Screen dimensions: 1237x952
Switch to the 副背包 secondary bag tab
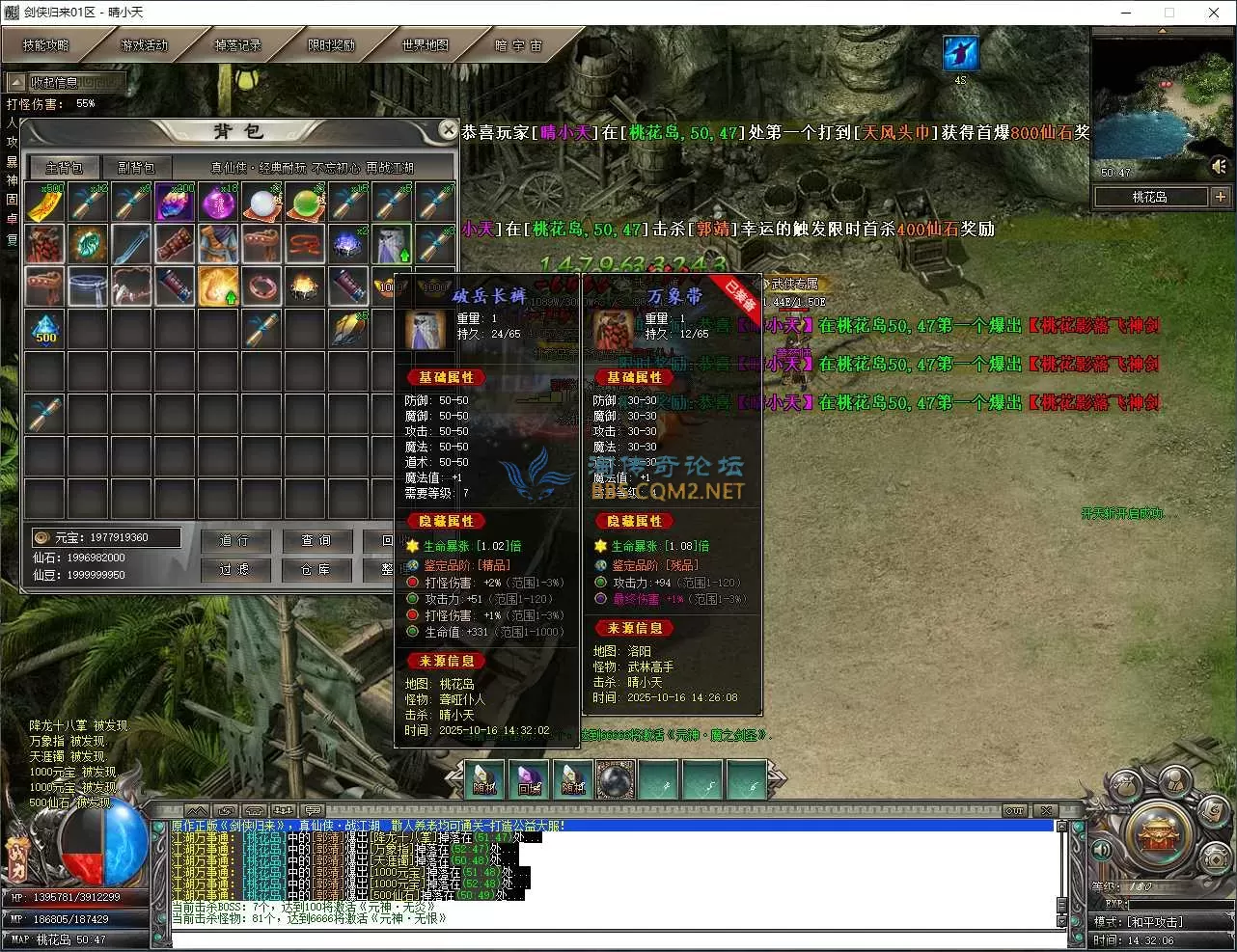(136, 167)
